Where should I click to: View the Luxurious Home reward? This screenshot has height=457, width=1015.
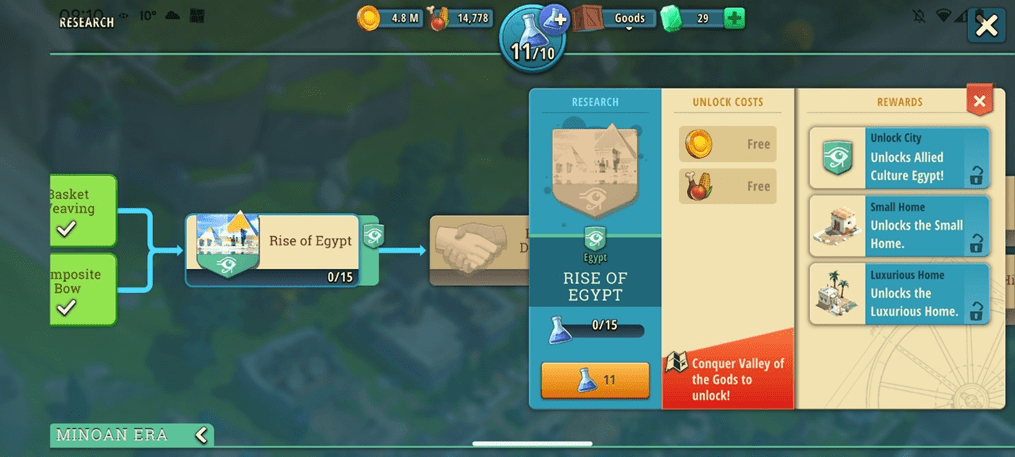tap(899, 294)
